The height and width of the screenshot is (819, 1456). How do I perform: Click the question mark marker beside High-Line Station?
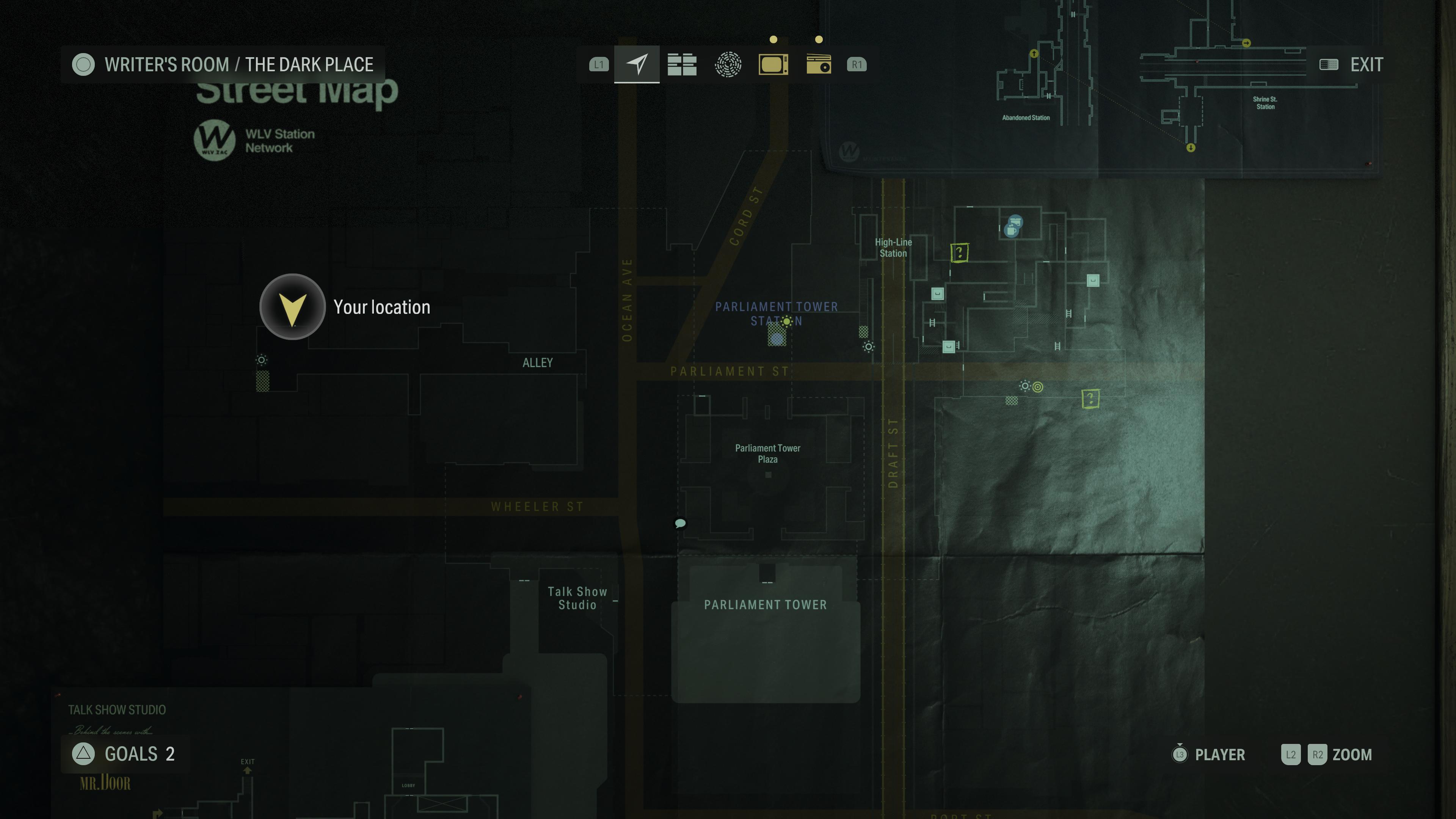click(x=959, y=252)
